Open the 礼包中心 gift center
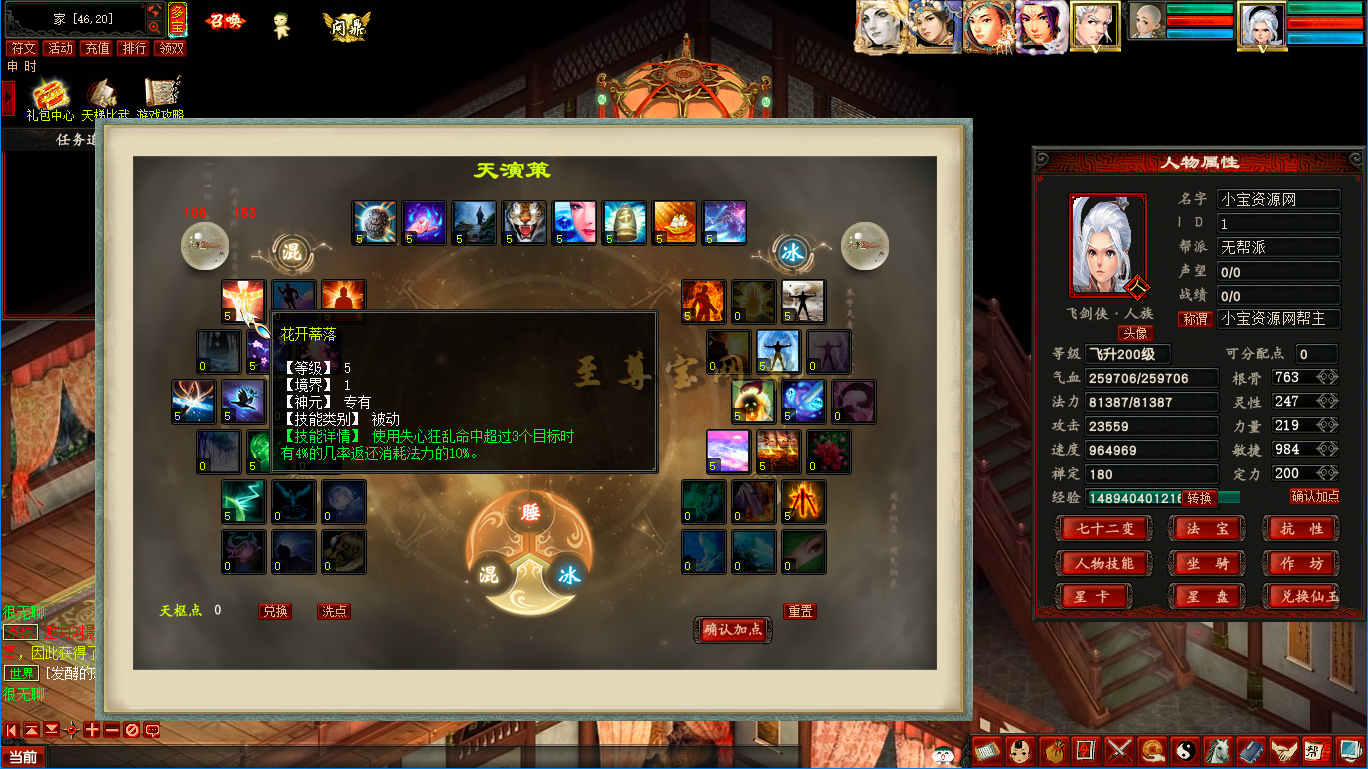 coord(50,100)
